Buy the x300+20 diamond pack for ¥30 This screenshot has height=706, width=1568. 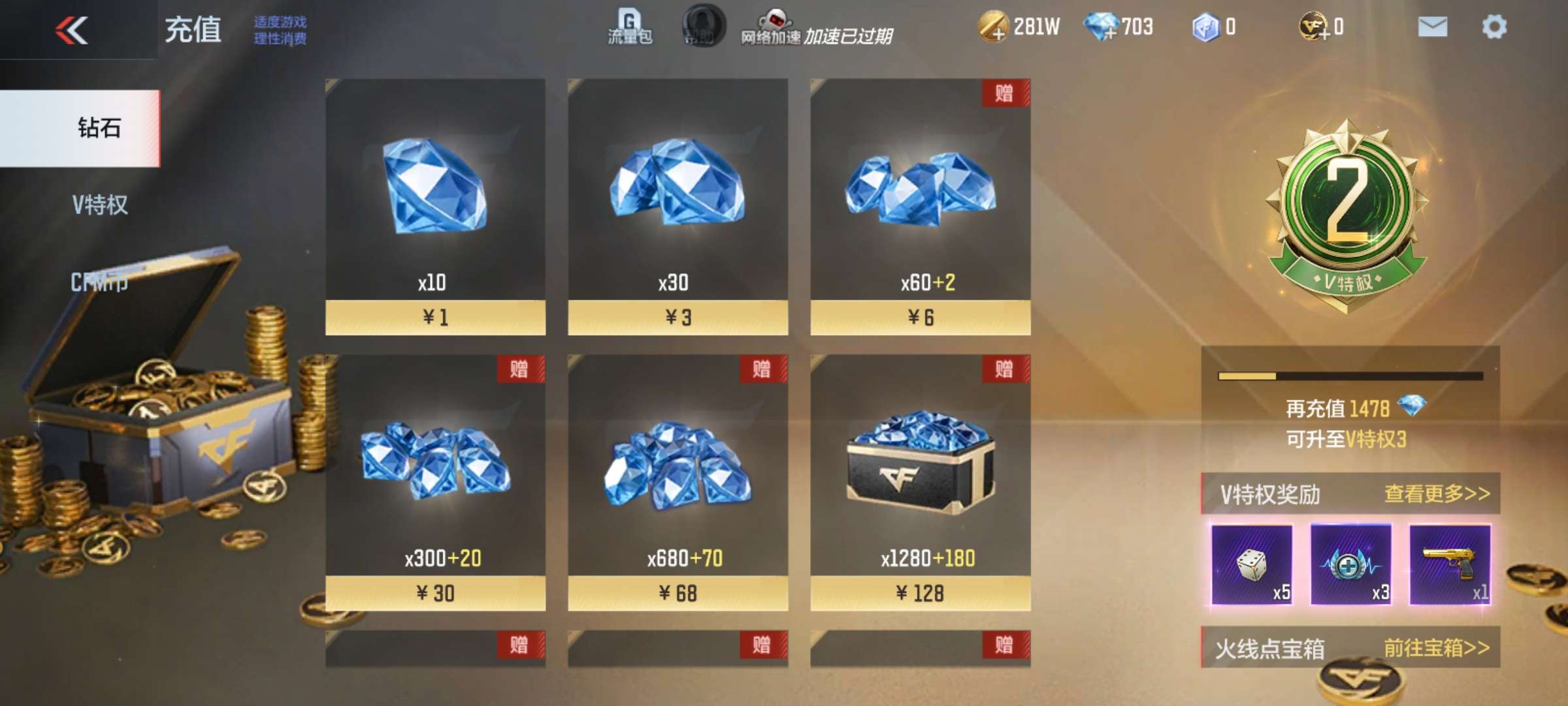(435, 593)
